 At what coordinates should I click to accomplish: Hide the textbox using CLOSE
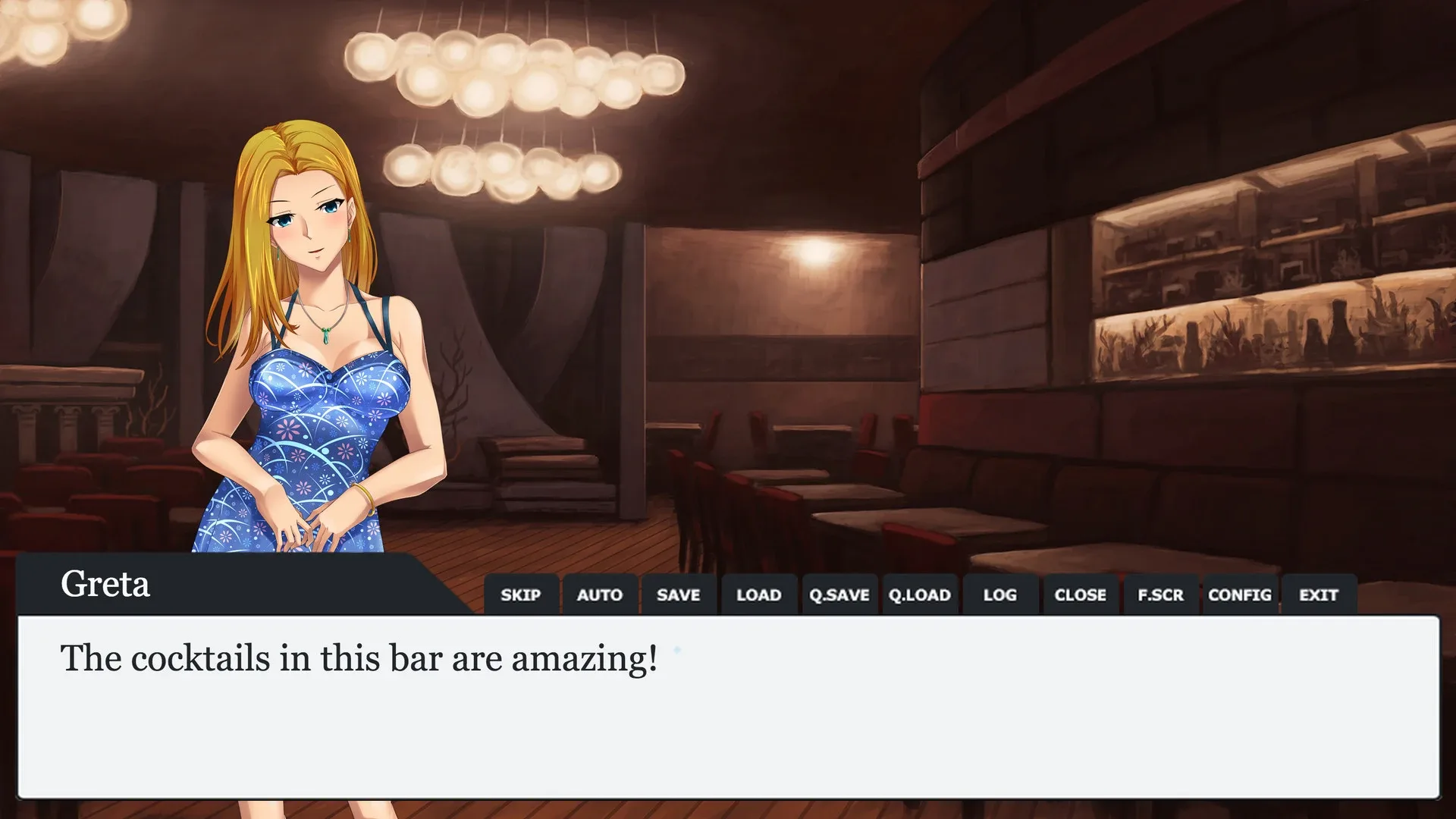point(1080,595)
